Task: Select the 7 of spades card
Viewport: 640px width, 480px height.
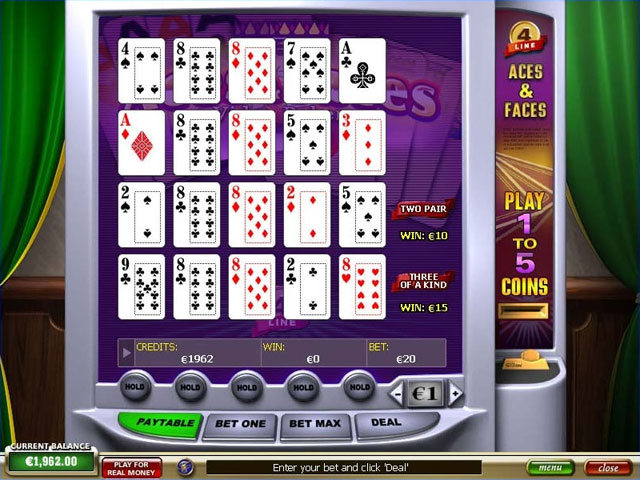Action: (306, 70)
